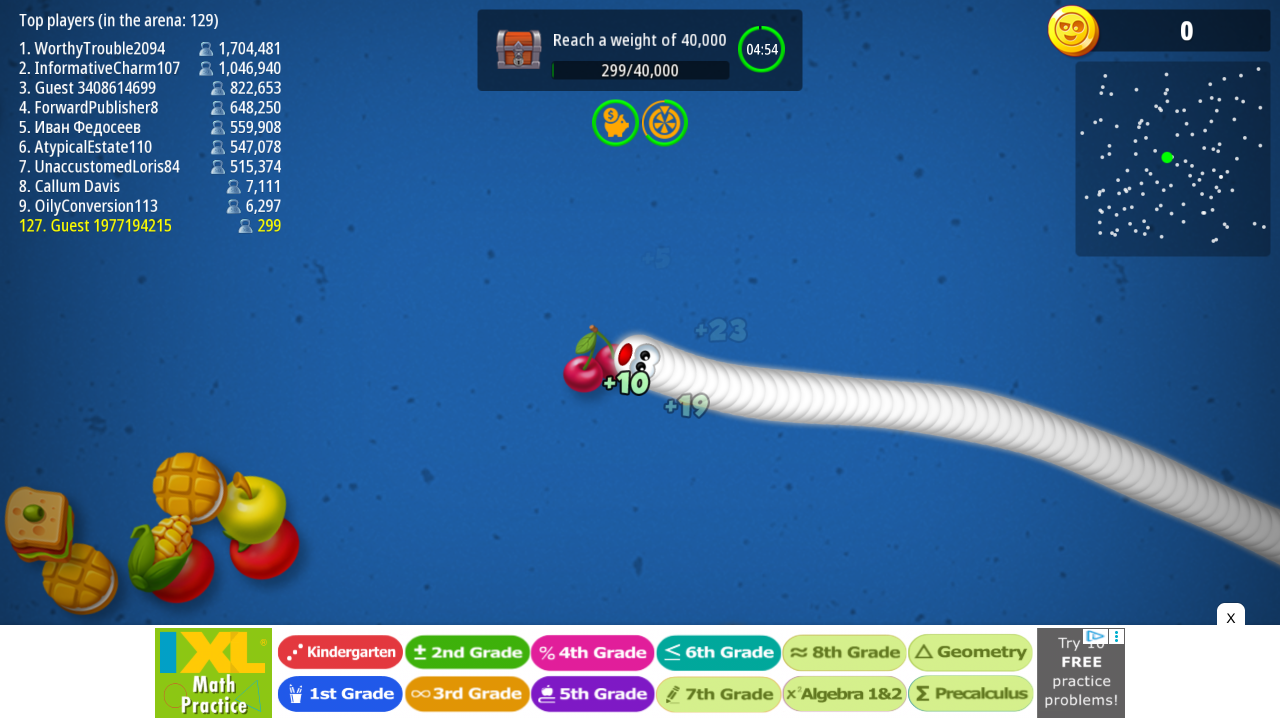Click your Guest 1977194215 leaderboard entry
Image resolution: width=1280 pixels, height=720 pixels.
[95, 225]
